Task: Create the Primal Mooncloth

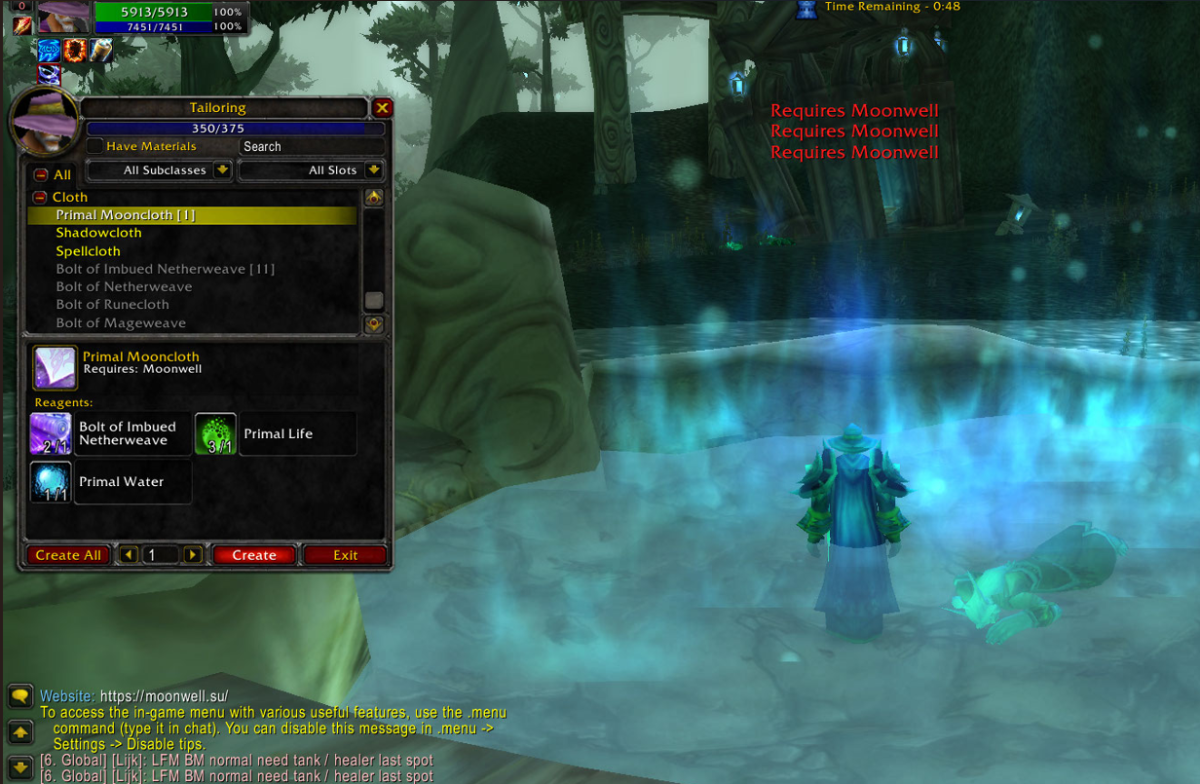Action: point(254,555)
